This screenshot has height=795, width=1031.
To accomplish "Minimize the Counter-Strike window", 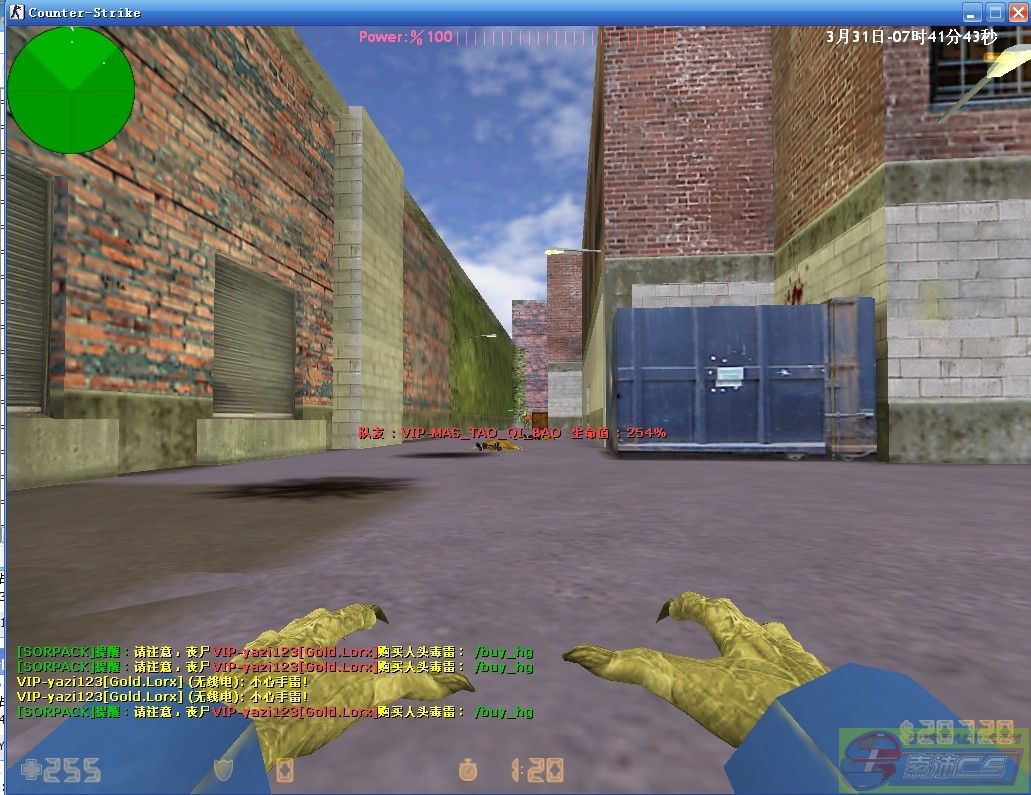I will click(x=972, y=12).
